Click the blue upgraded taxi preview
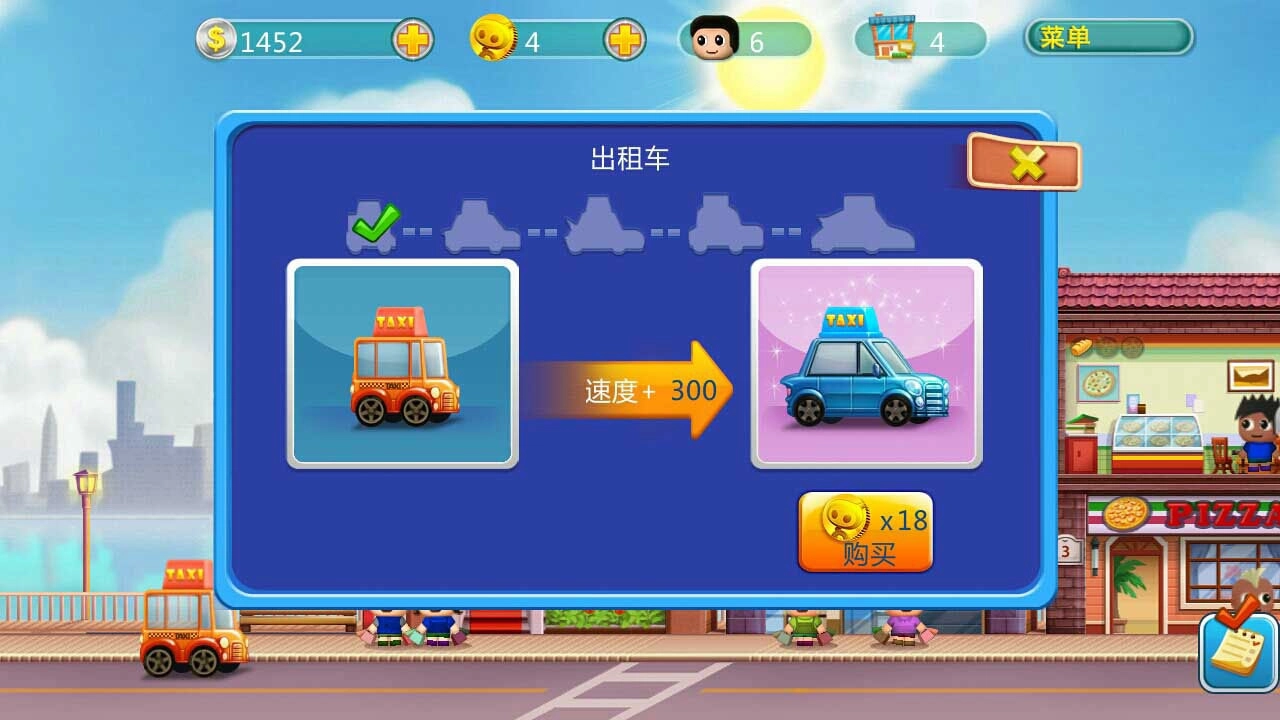Screen dimensions: 1280x720 point(865,363)
